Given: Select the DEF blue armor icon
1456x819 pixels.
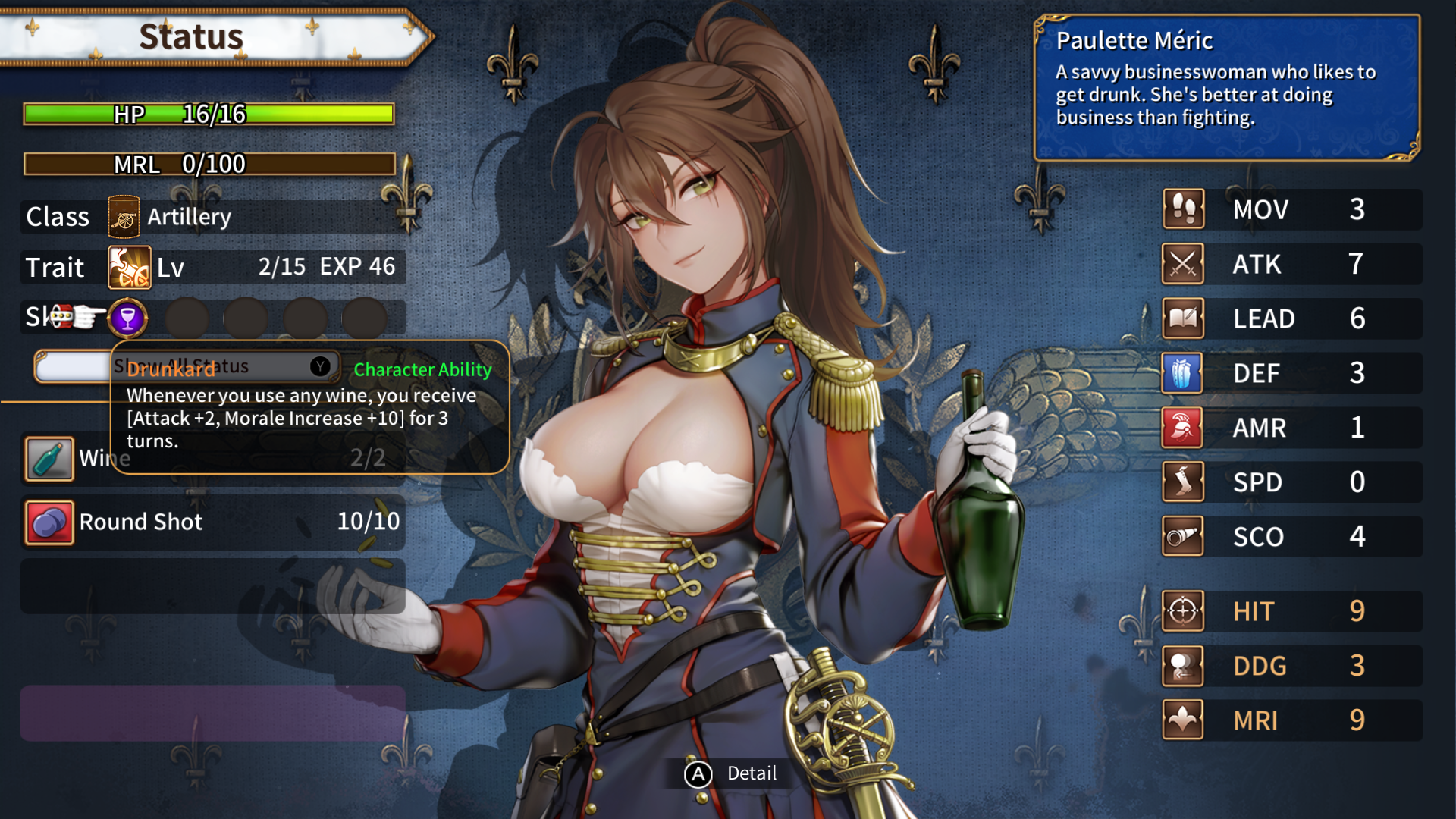Looking at the screenshot, I should coord(1183,373).
